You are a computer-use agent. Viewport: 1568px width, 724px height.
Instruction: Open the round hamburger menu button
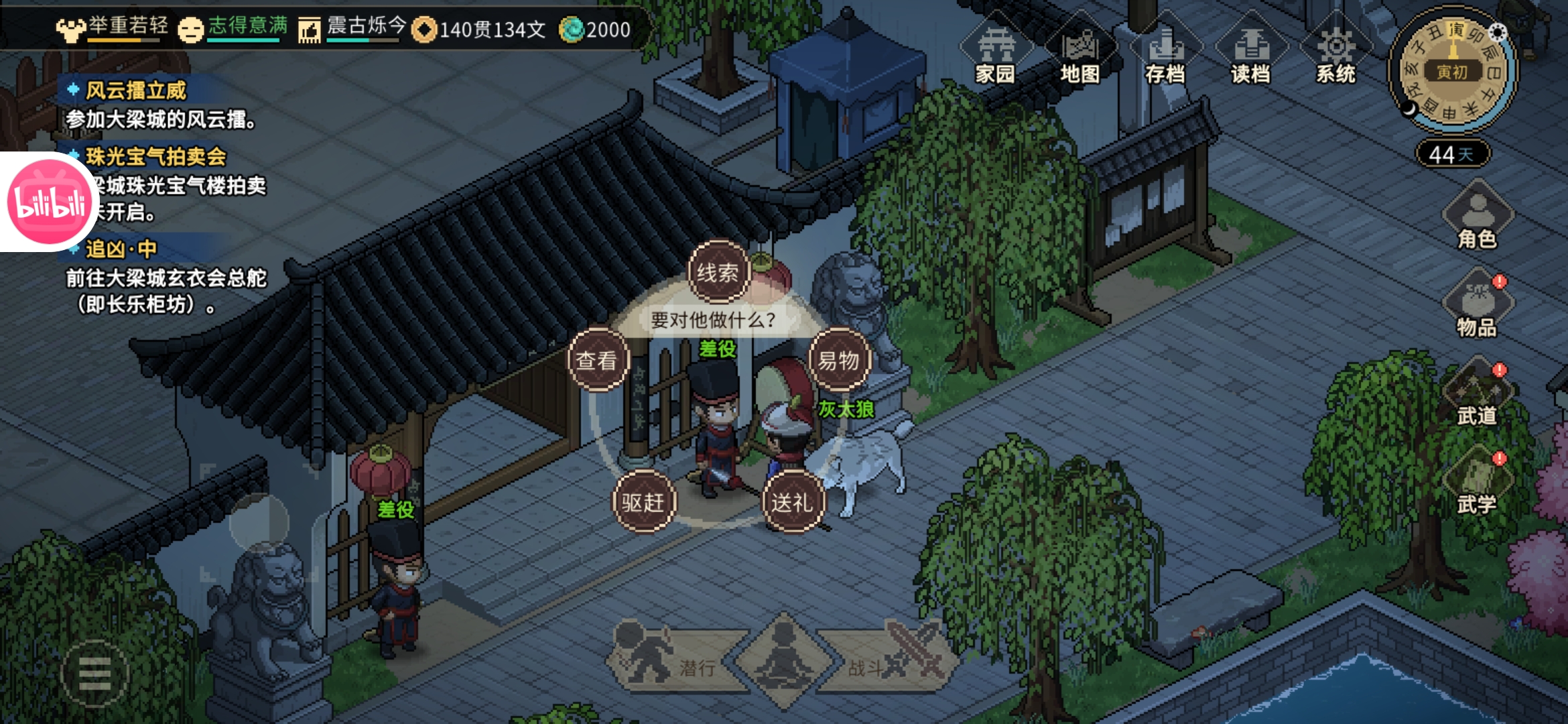[x=94, y=674]
